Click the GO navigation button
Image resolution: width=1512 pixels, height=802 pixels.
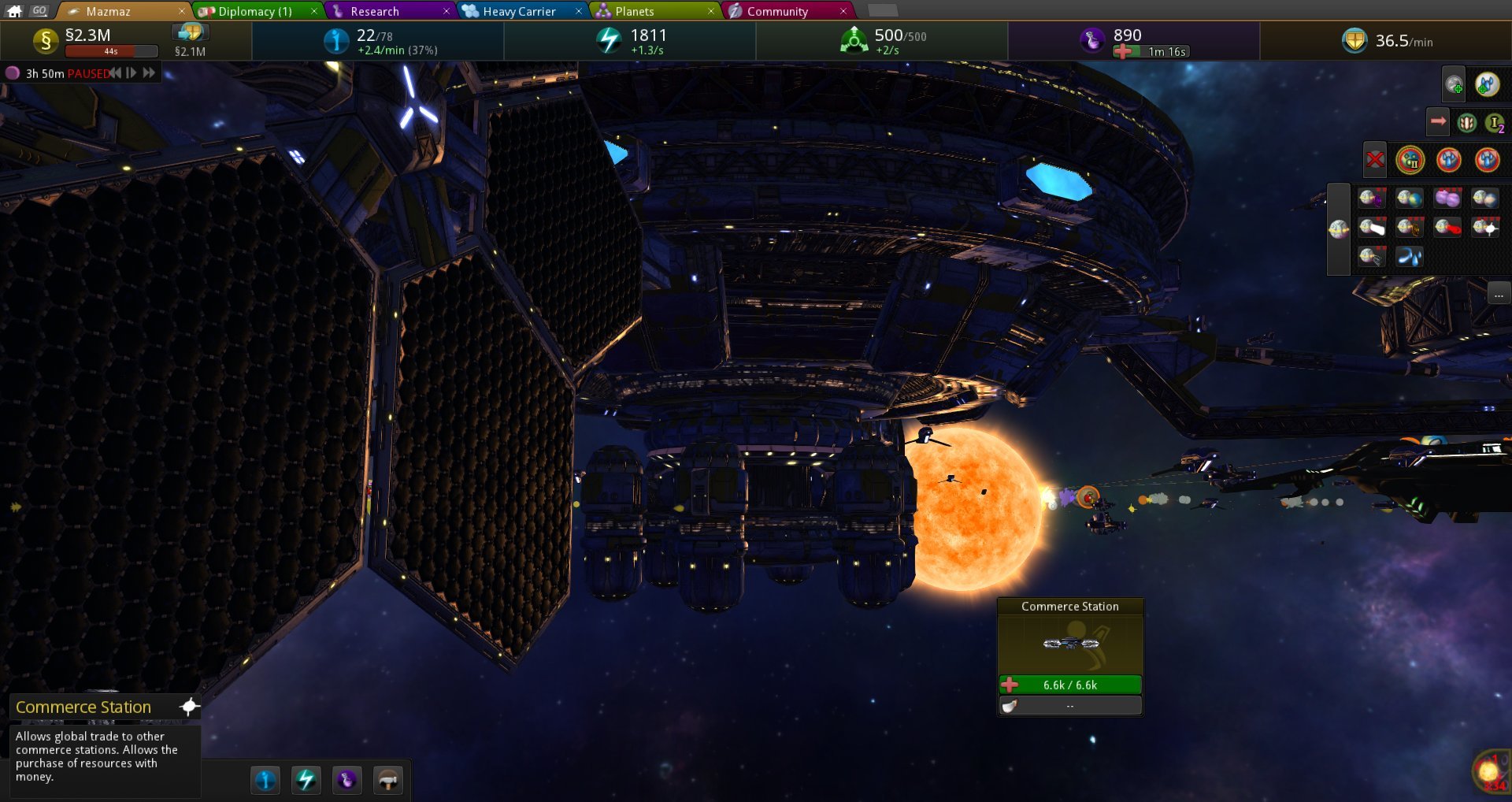[x=39, y=10]
